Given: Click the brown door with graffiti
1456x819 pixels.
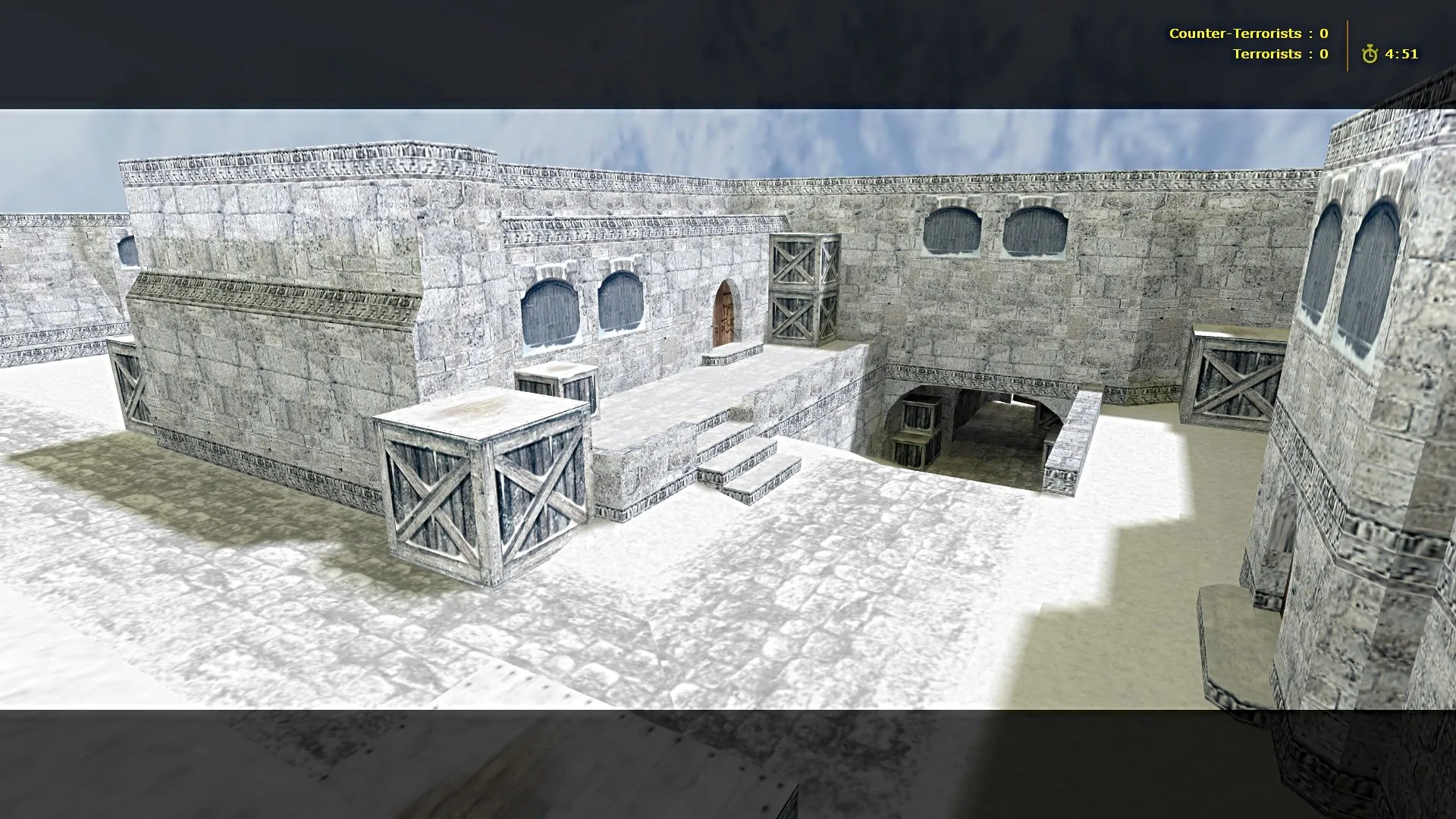Looking at the screenshot, I should click(x=726, y=313).
